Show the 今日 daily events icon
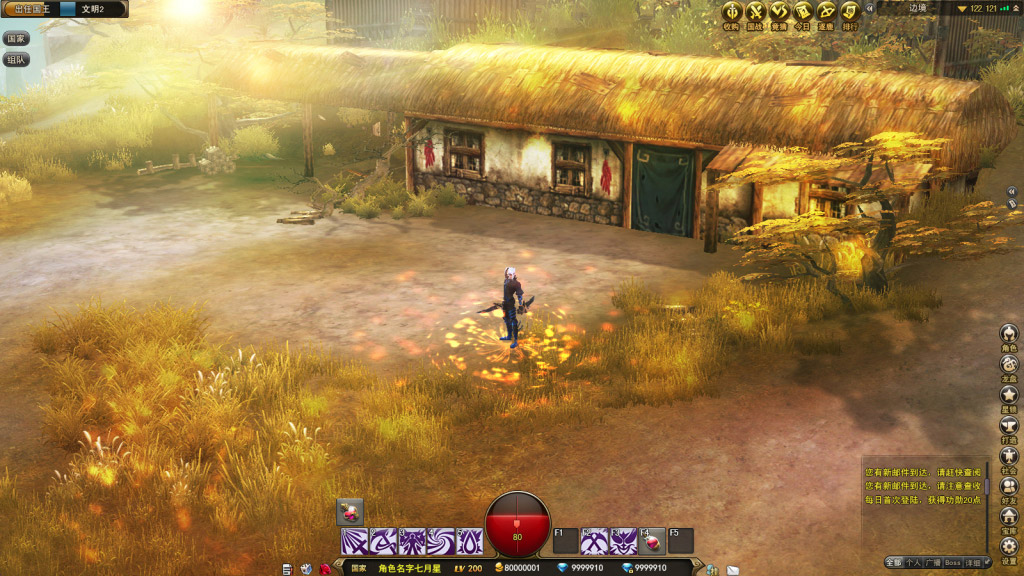 [802, 11]
